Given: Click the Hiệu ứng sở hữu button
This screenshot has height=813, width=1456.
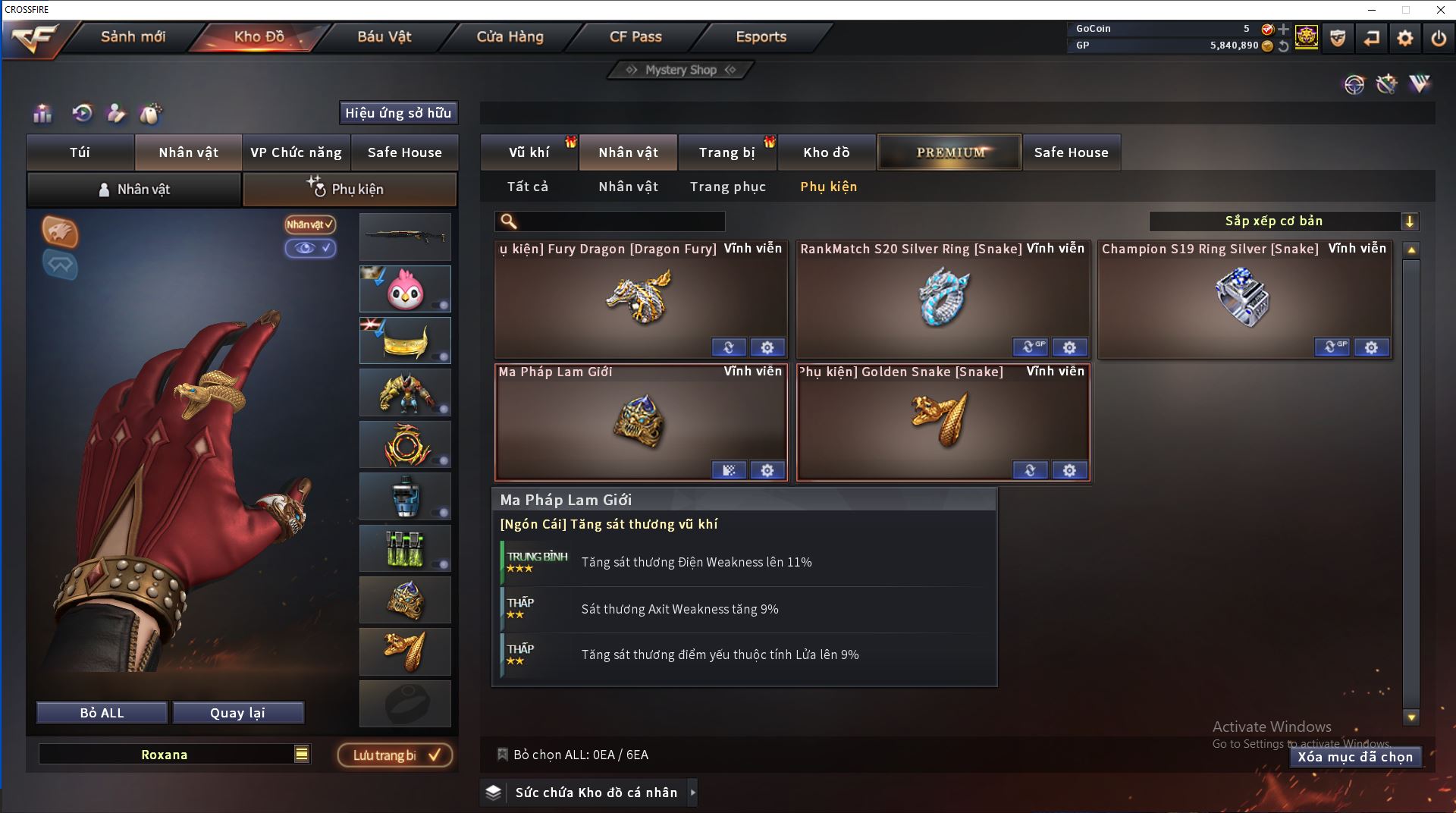Looking at the screenshot, I should pos(398,113).
